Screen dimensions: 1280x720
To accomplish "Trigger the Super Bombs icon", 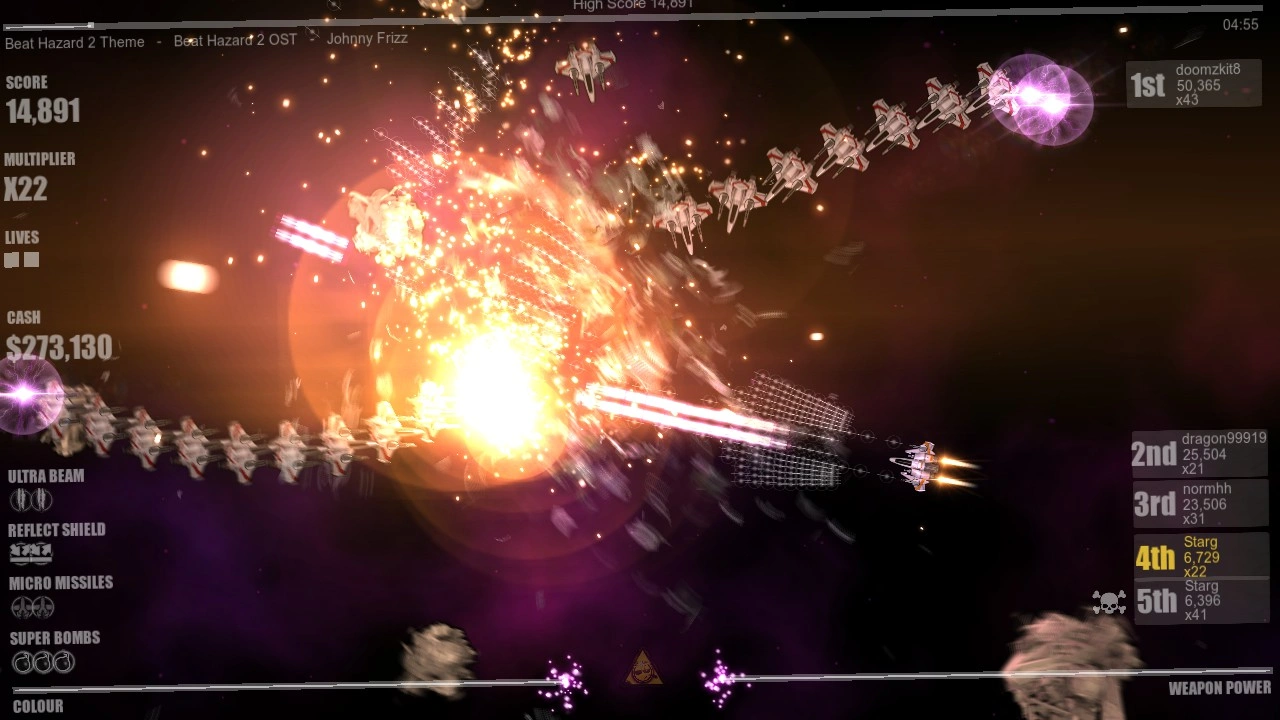I will click(43, 661).
